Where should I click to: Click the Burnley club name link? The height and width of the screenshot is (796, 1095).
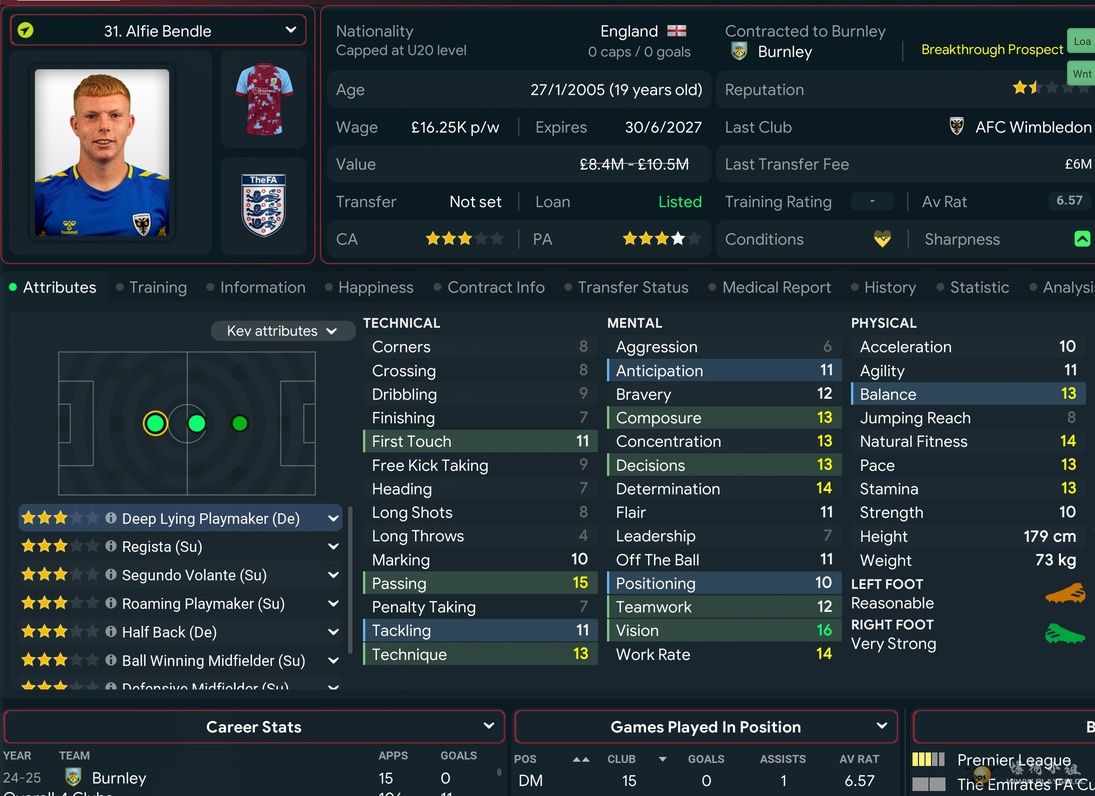coord(785,52)
